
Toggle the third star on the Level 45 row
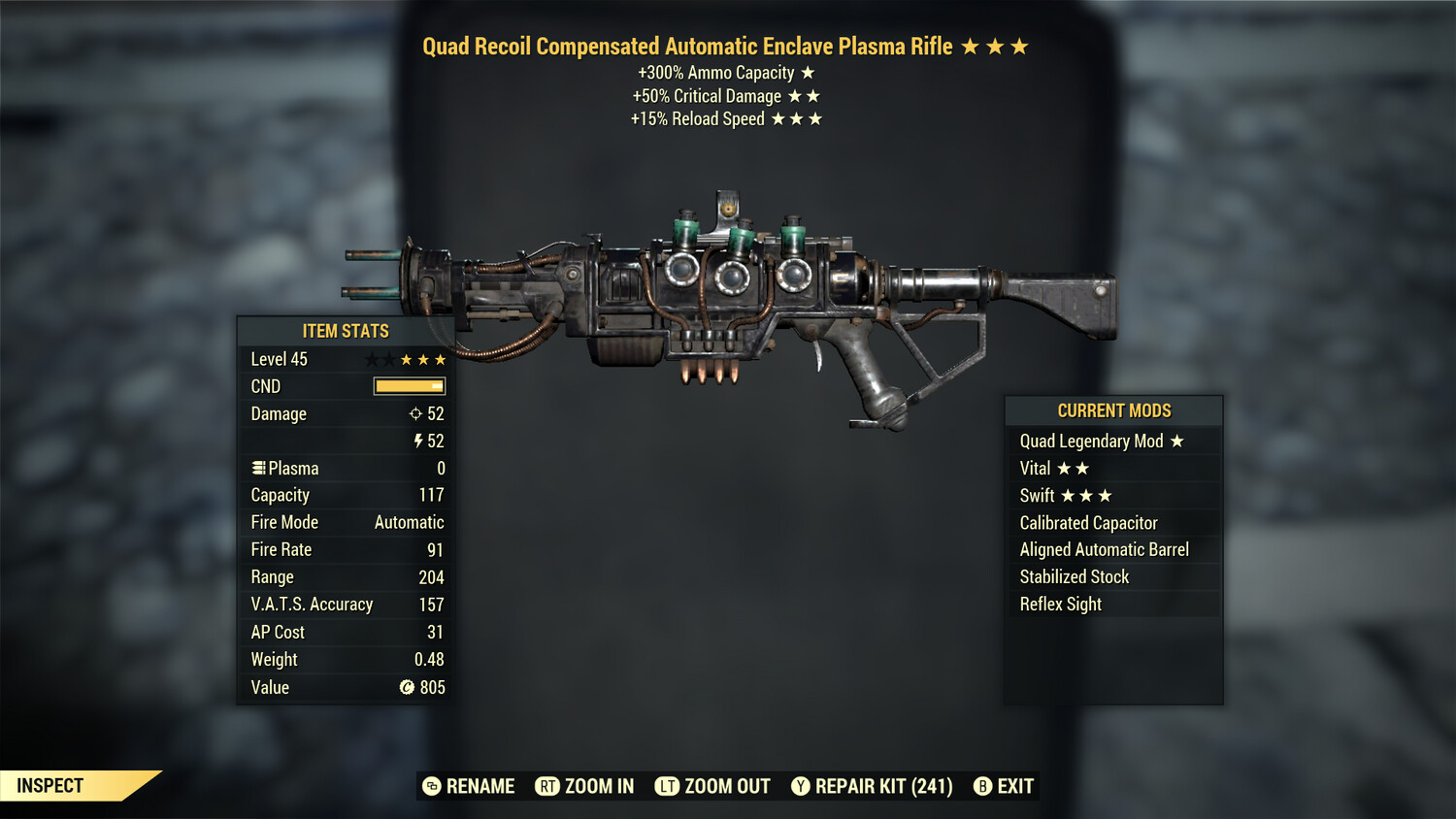[408, 358]
